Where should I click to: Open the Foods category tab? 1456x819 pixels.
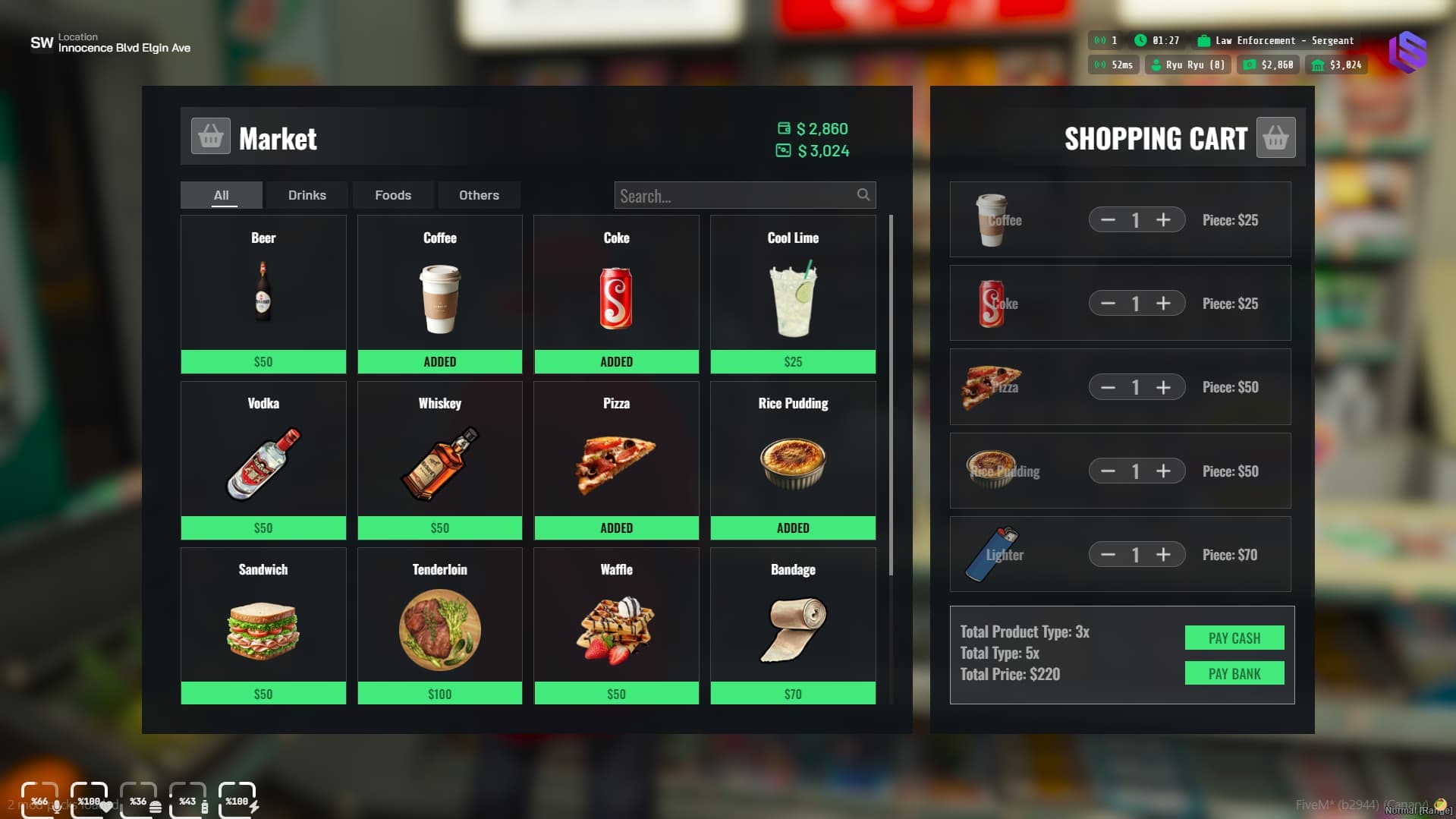[393, 195]
